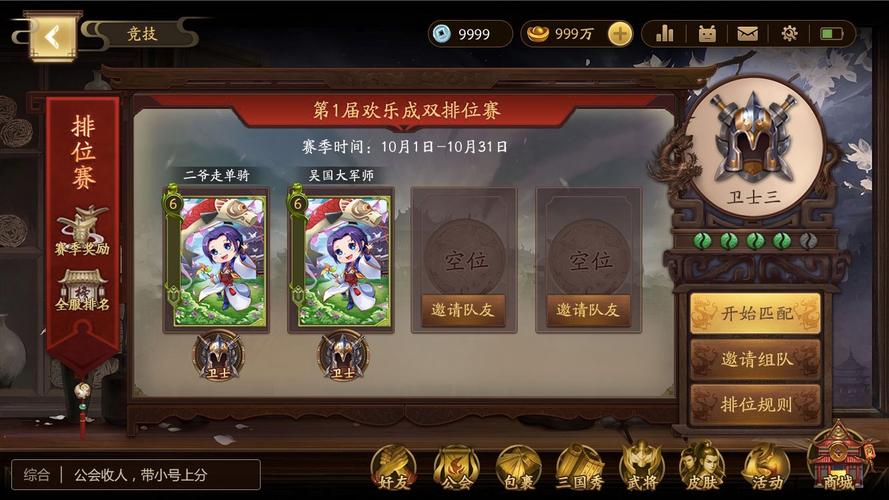The image size is (889, 500).
Task: Open the 皮肤 skins menu
Action: pyautogui.click(x=703, y=468)
